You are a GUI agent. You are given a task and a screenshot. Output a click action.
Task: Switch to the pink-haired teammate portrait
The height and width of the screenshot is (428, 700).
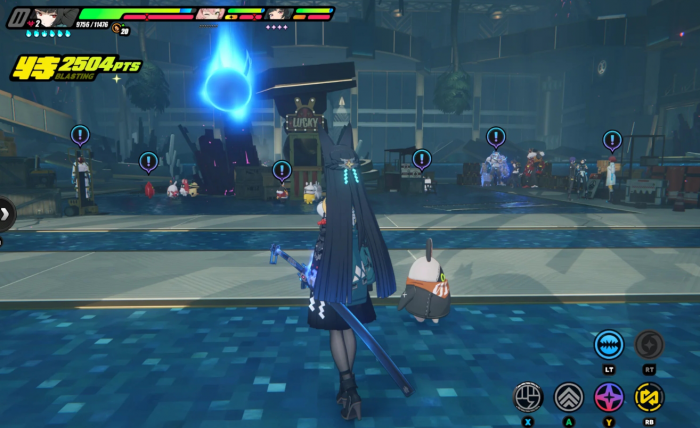click(209, 14)
